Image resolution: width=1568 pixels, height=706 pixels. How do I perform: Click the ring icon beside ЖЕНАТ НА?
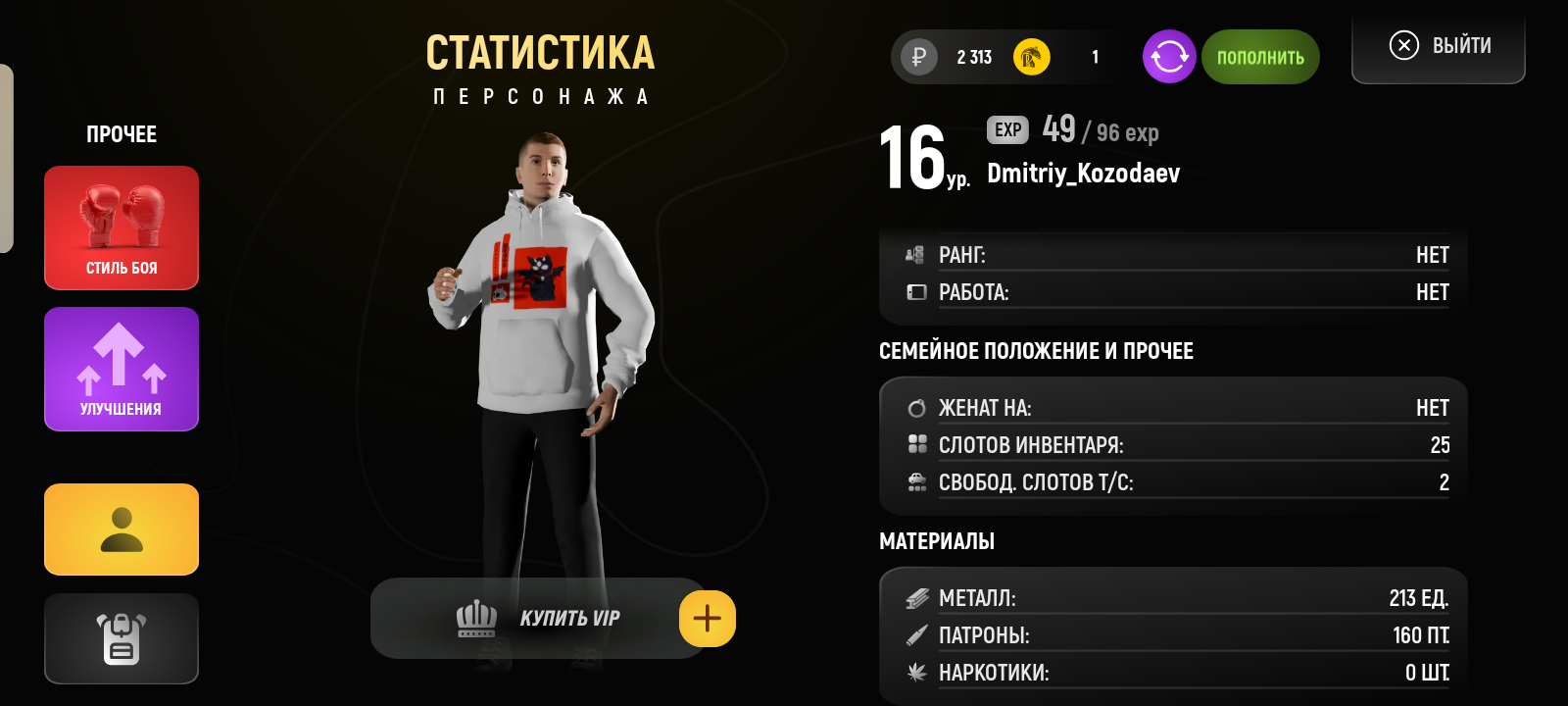917,406
